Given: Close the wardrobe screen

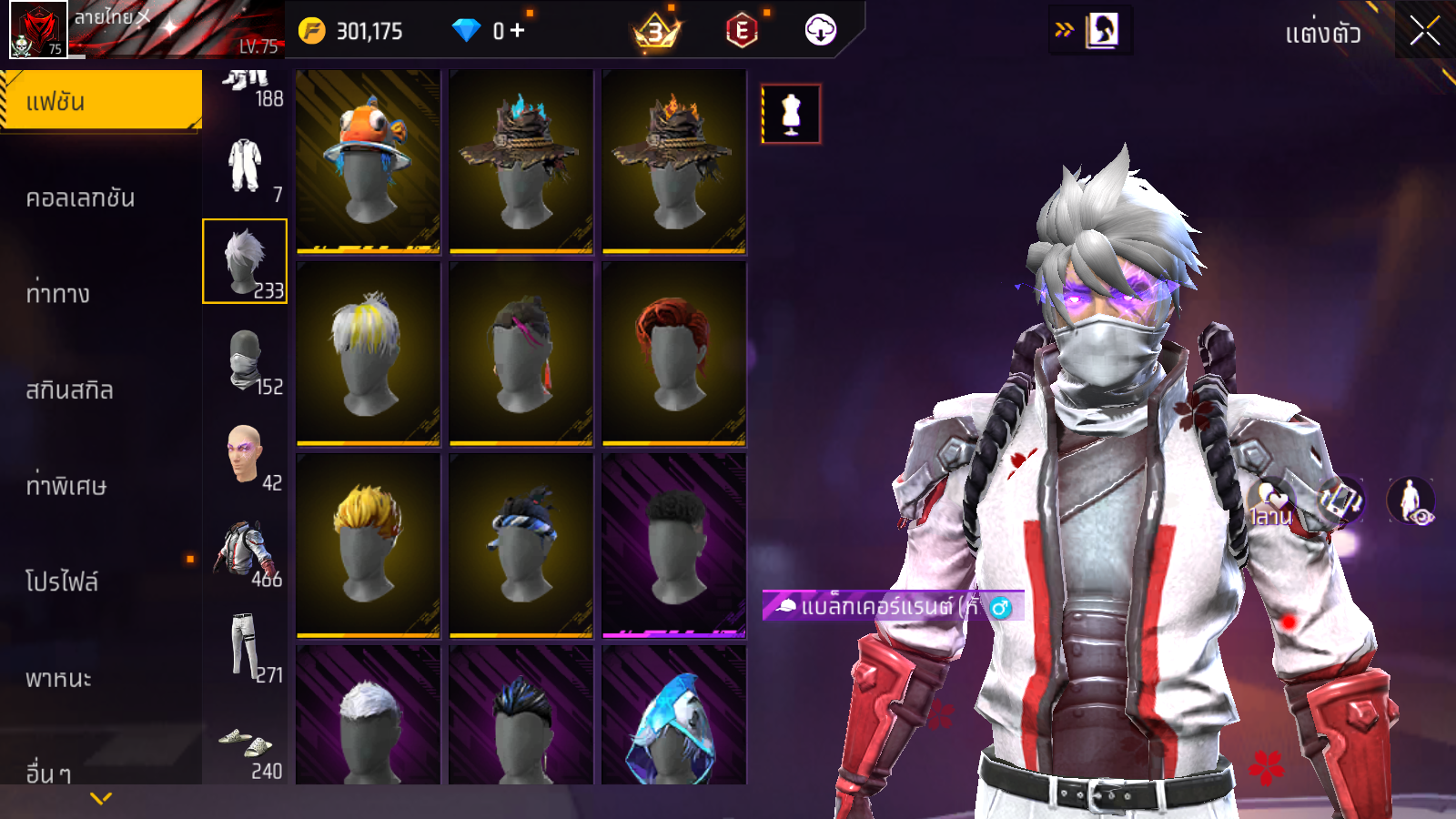Looking at the screenshot, I should [1424, 32].
